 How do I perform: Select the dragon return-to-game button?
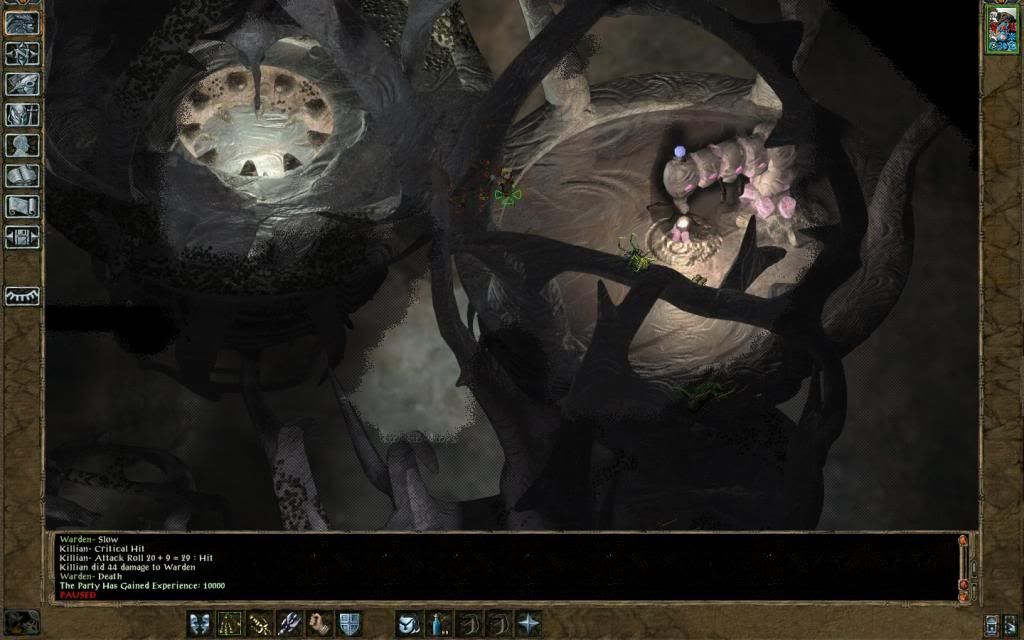click(x=22, y=23)
